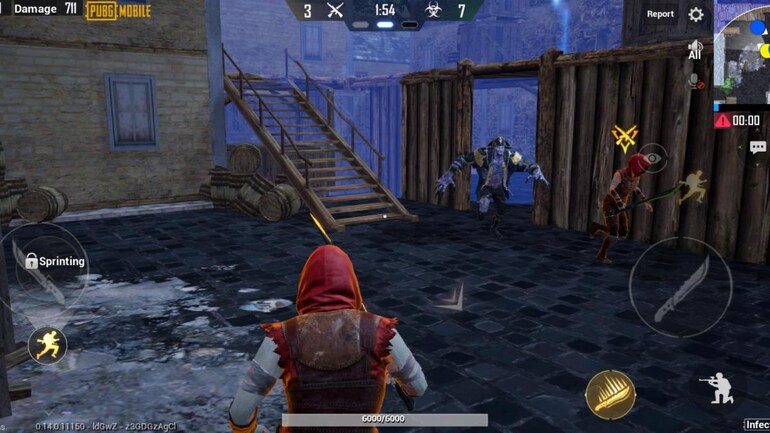Image resolution: width=770 pixels, height=433 pixels.
Task: Attack with the large knife button
Action: click(x=680, y=288)
